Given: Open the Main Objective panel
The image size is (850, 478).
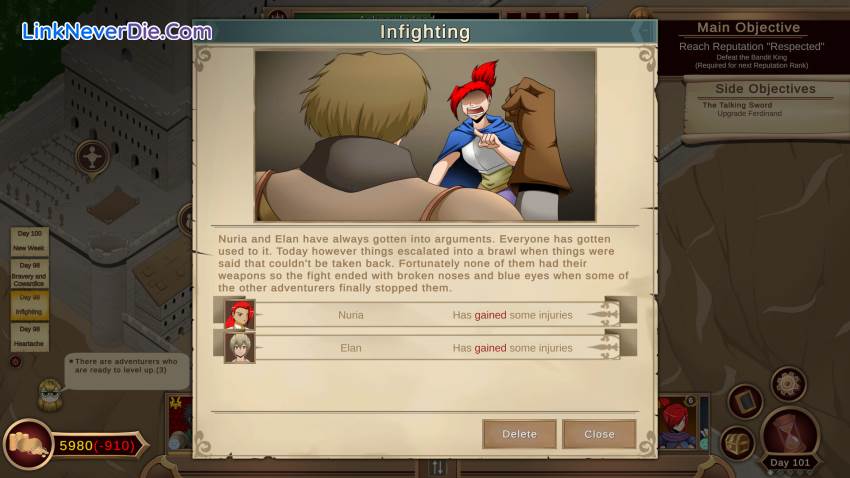Looking at the screenshot, I should pos(749,44).
